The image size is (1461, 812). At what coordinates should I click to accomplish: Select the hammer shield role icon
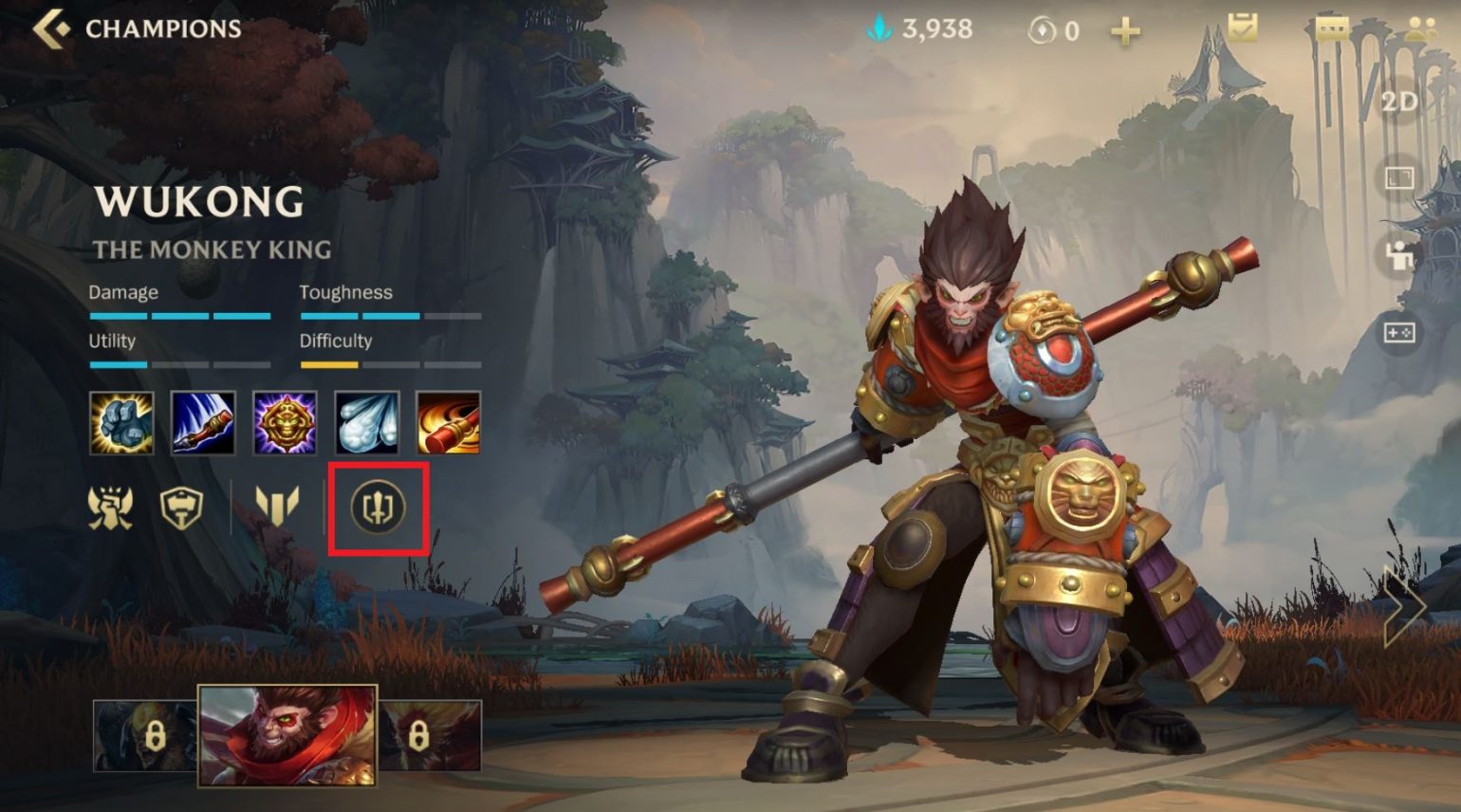181,507
